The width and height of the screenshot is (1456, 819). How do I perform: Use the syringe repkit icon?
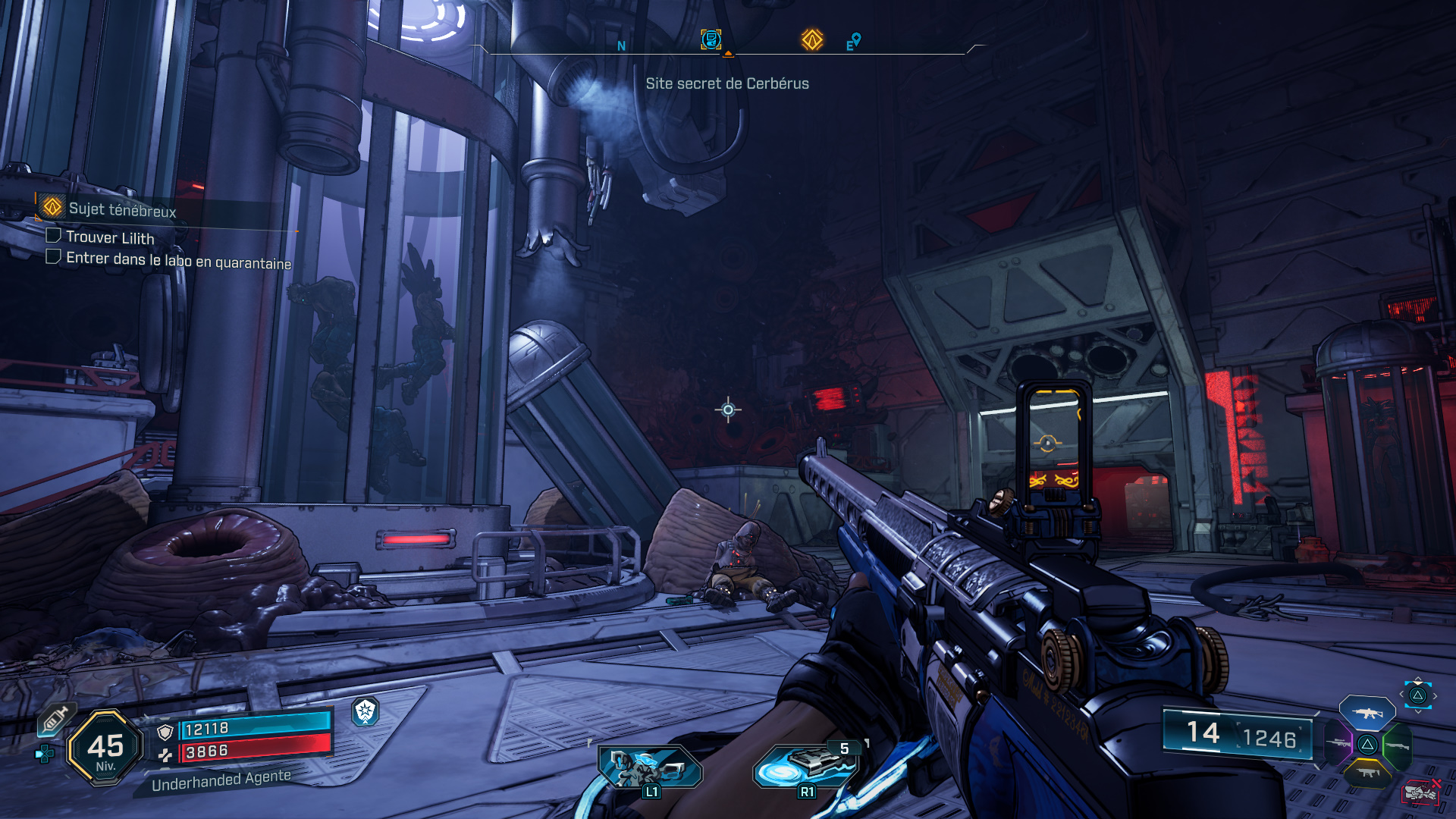55,719
